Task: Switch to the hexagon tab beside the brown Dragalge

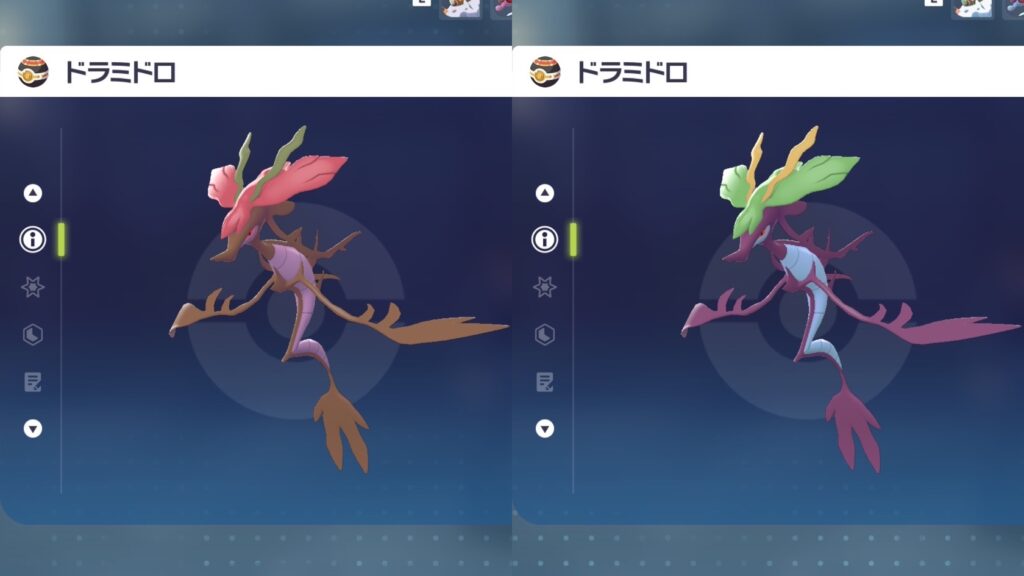Action: (33, 334)
